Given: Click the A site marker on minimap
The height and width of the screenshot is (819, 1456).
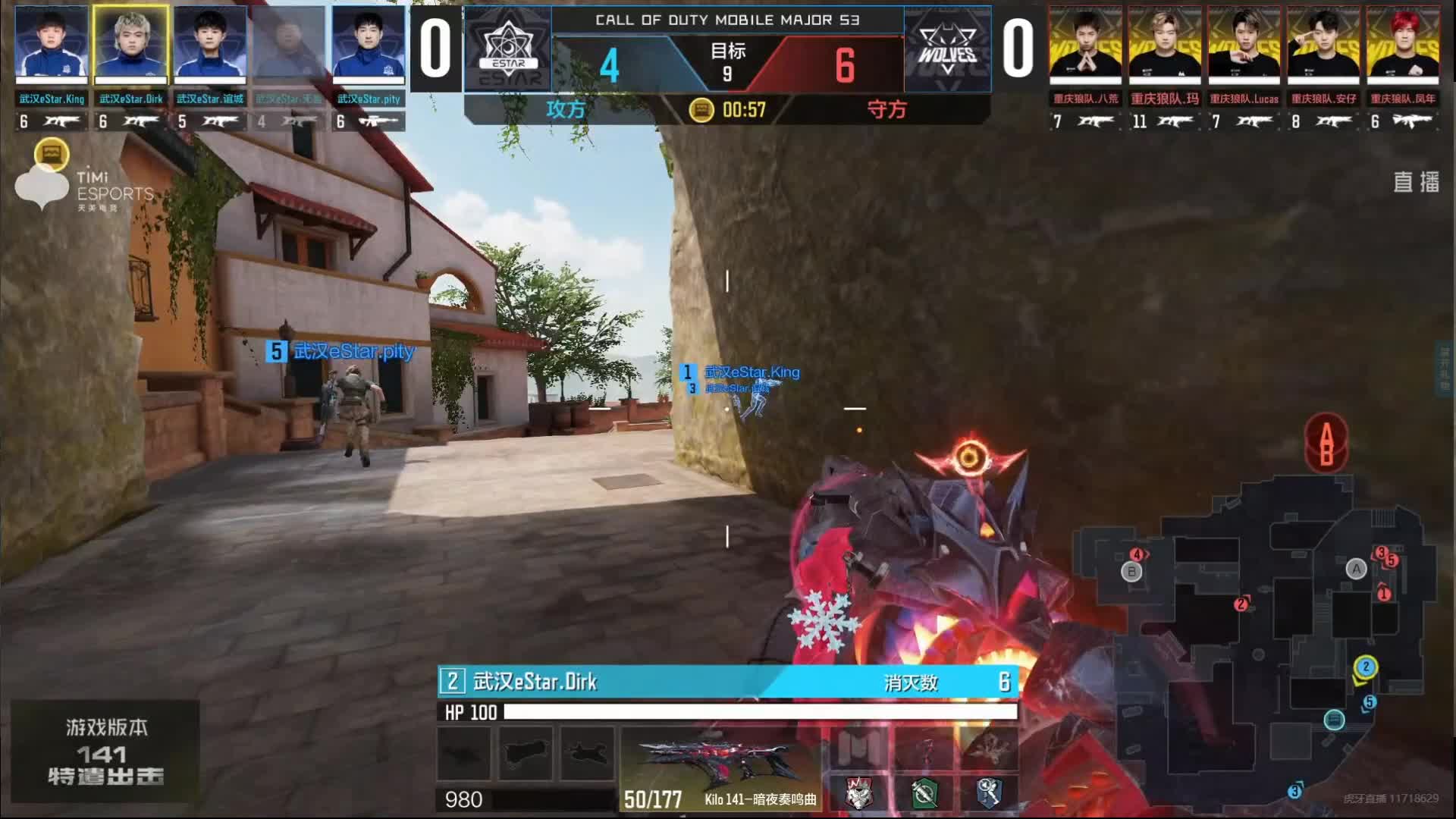Looking at the screenshot, I should [1356, 569].
